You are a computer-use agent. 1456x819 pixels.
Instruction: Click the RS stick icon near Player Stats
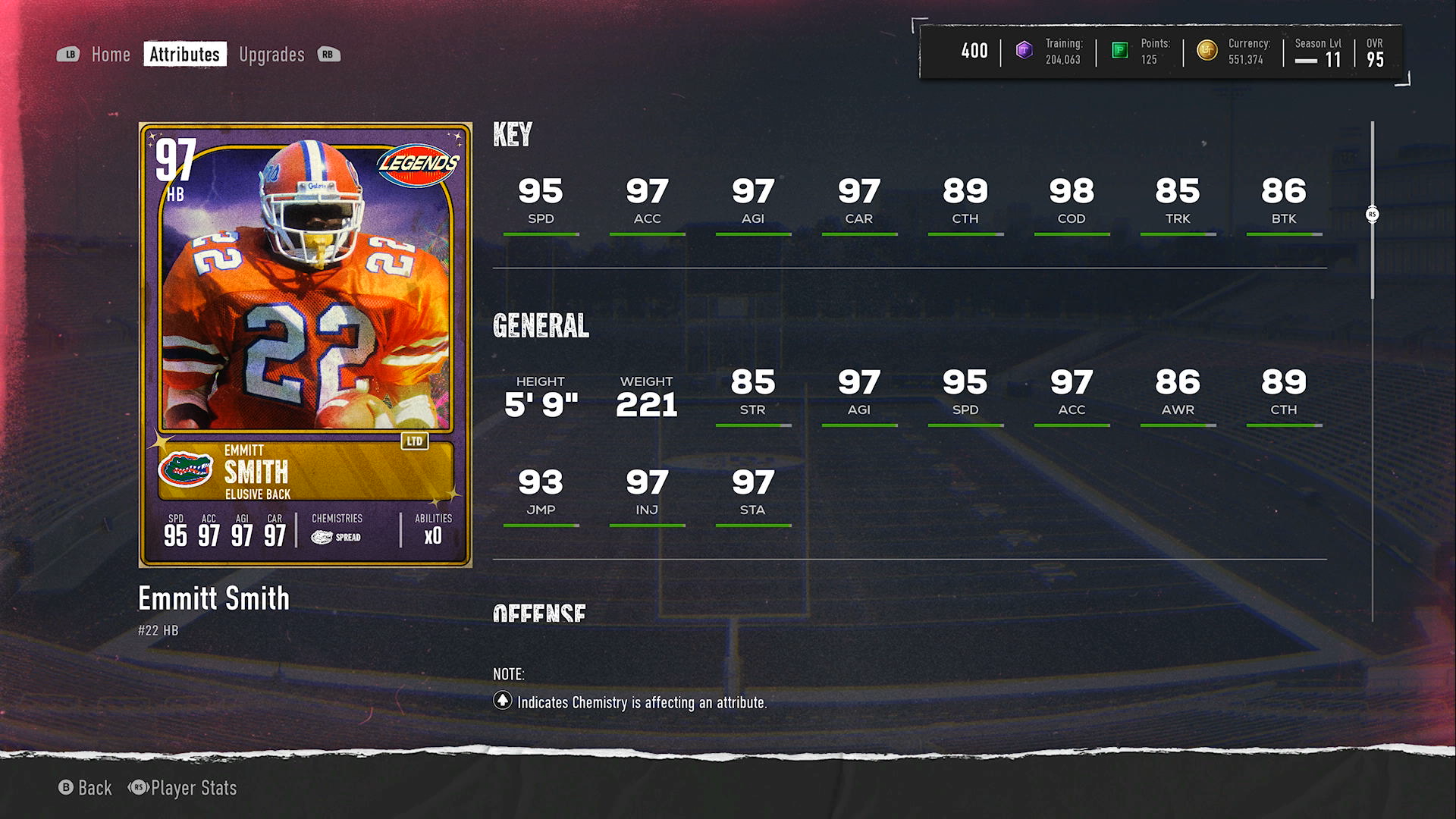[x=138, y=788]
